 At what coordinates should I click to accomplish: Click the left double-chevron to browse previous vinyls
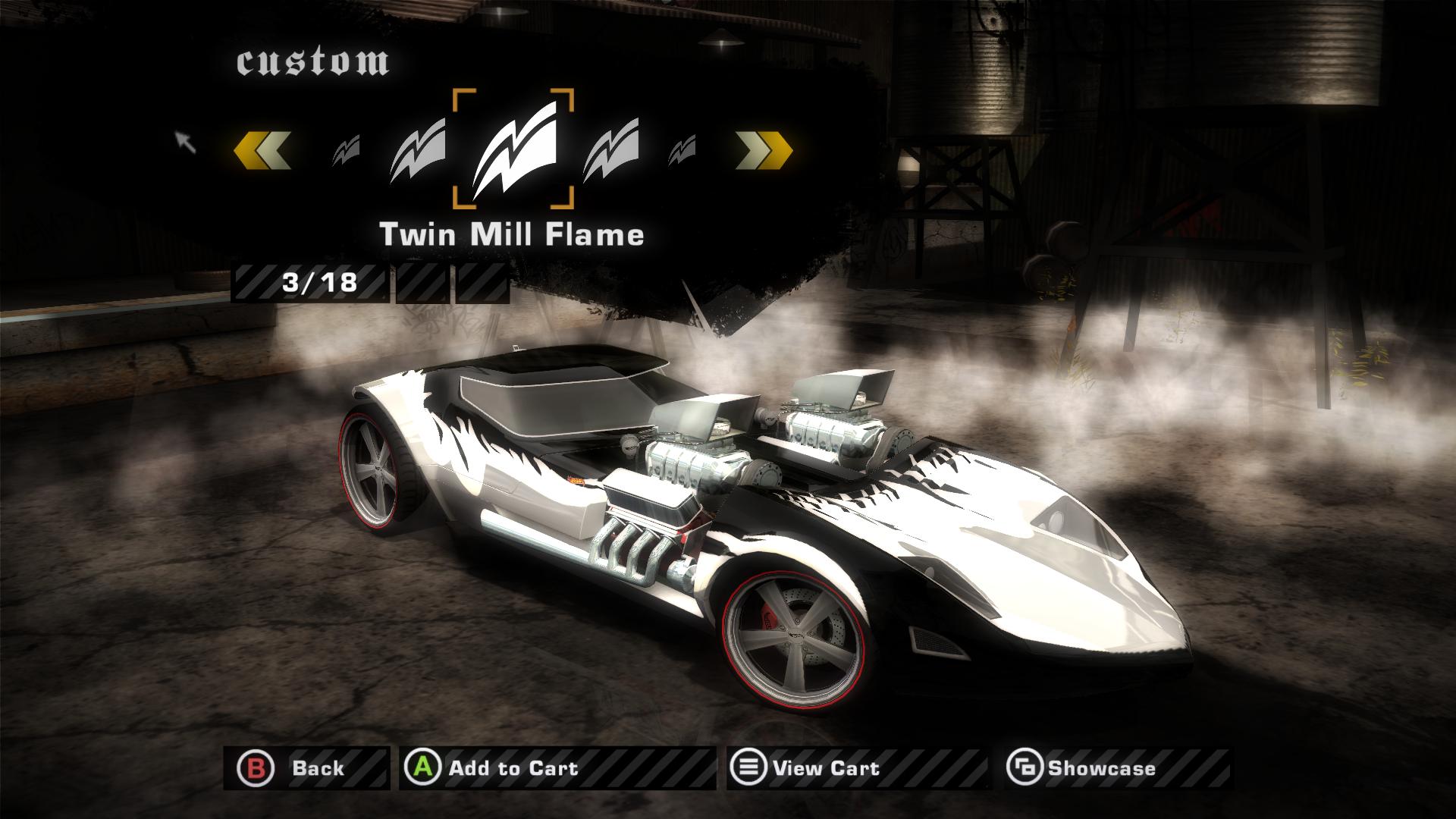[263, 149]
